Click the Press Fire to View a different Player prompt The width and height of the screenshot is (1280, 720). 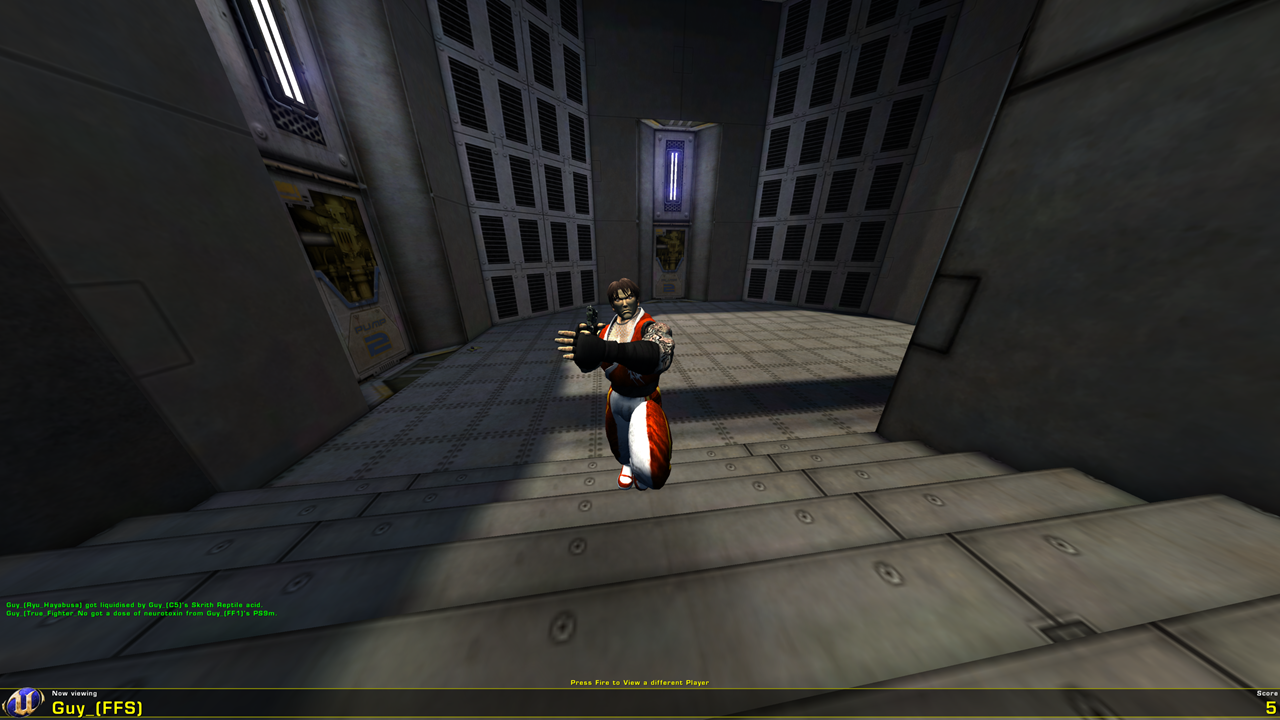coord(639,682)
